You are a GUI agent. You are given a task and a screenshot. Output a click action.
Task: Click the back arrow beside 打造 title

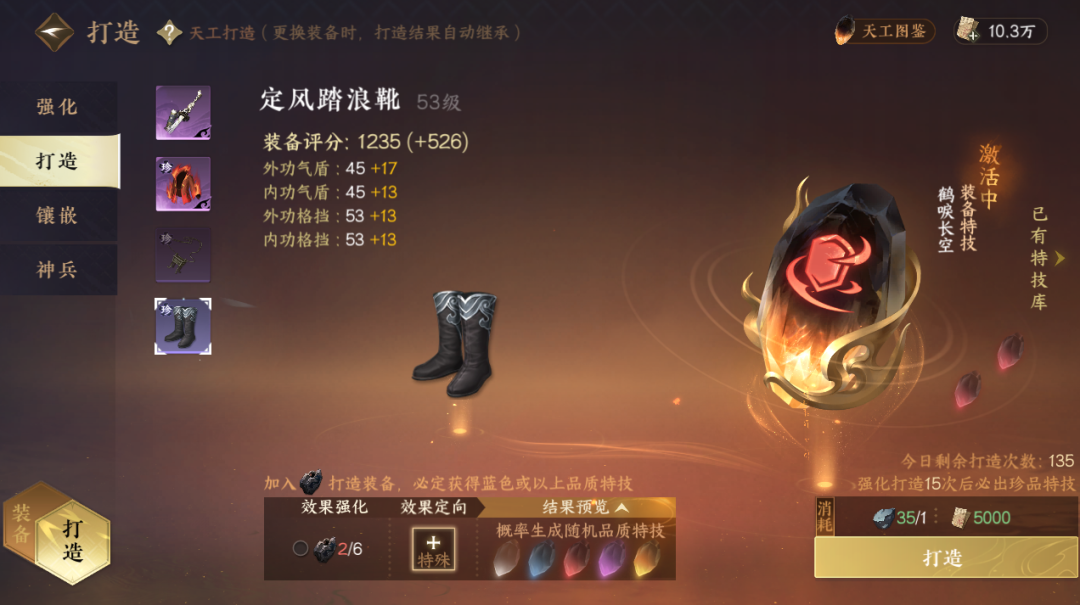pos(54,32)
